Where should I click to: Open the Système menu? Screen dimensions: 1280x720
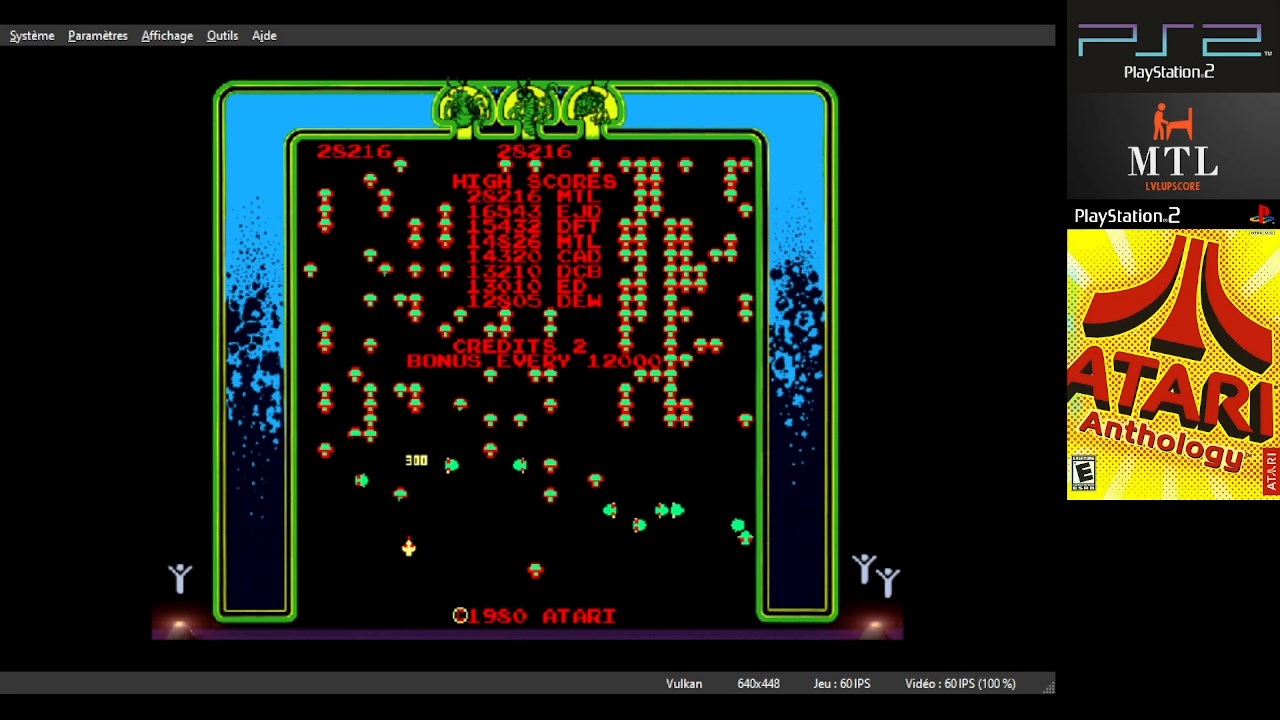pos(32,36)
